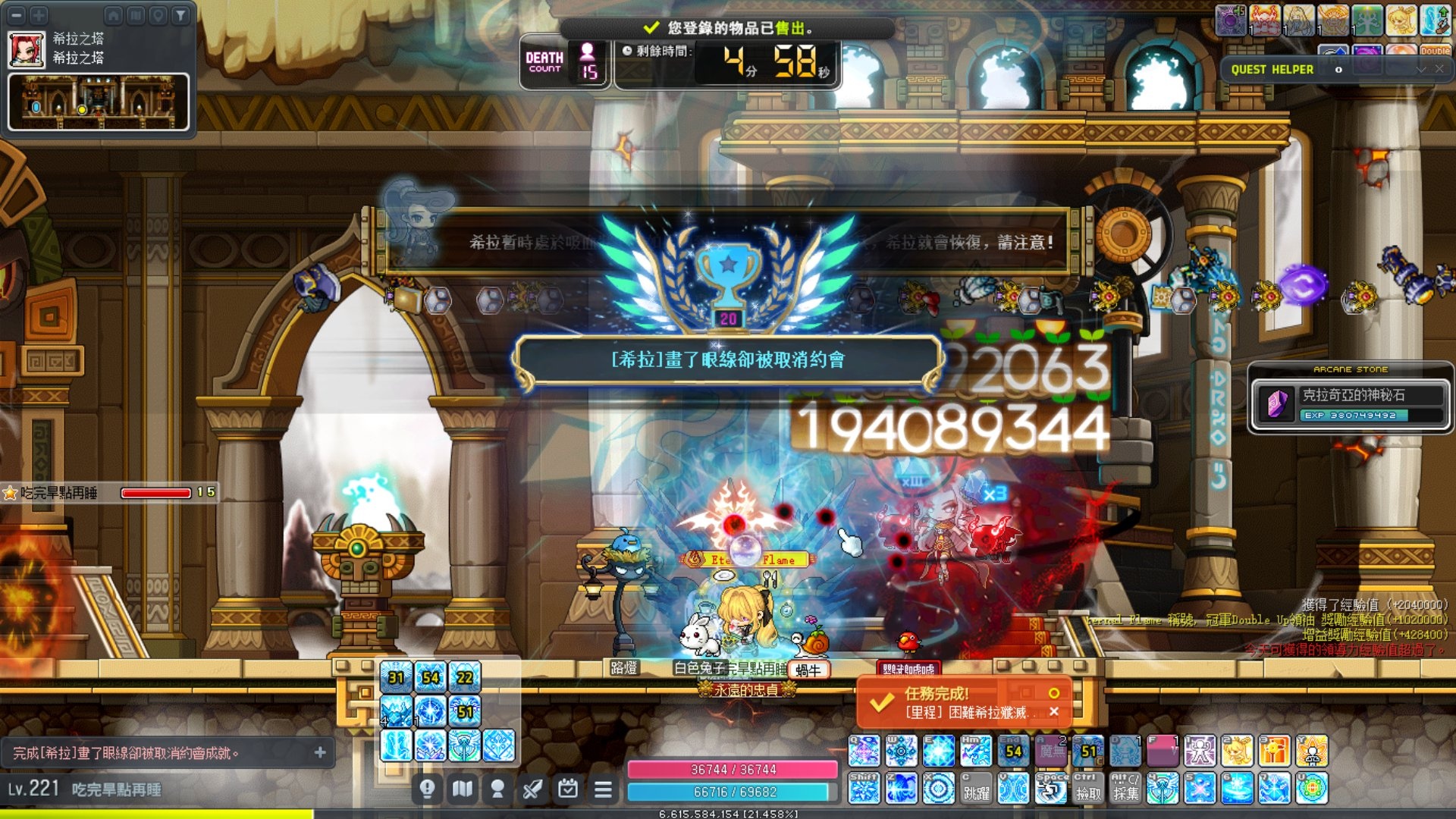Expand the minimap with the plus button
The height and width of the screenshot is (819, 1456).
coord(39,14)
